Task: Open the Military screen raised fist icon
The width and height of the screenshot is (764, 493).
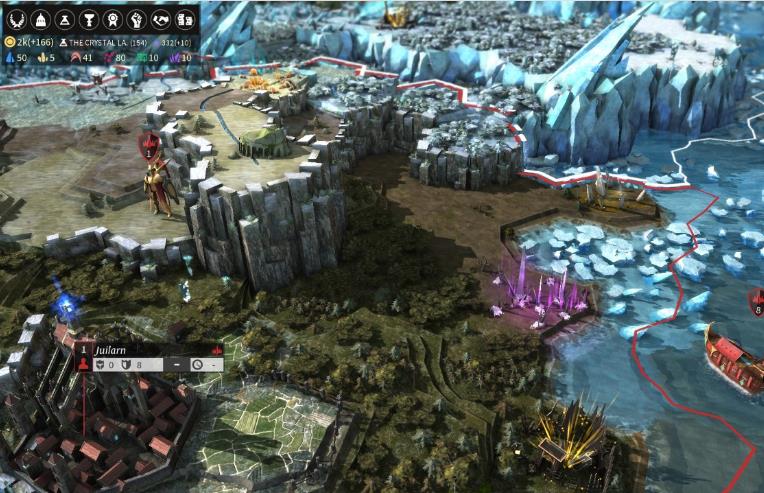Action: [136, 19]
